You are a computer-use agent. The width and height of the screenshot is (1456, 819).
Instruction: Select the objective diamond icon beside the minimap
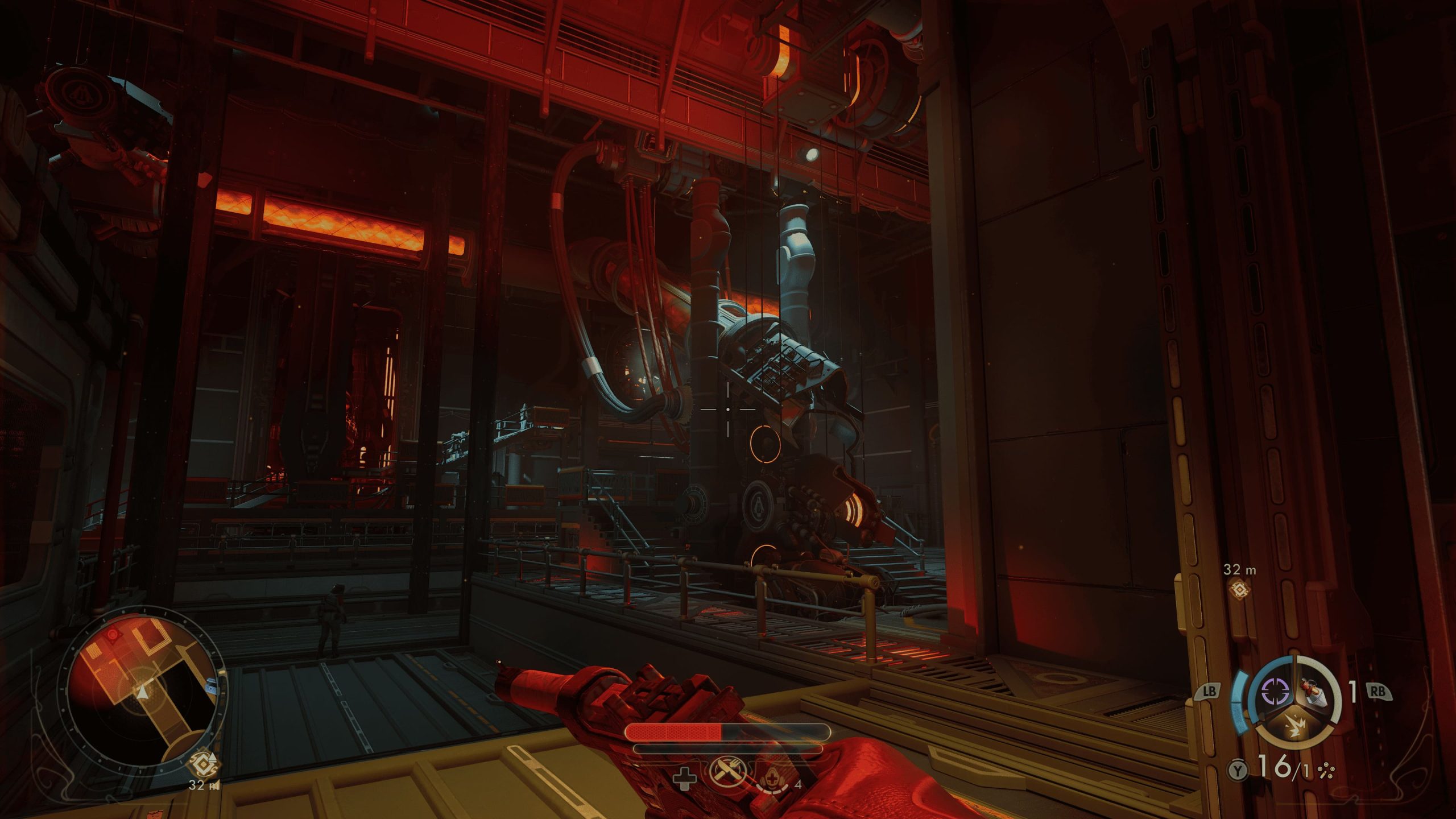tap(204, 765)
